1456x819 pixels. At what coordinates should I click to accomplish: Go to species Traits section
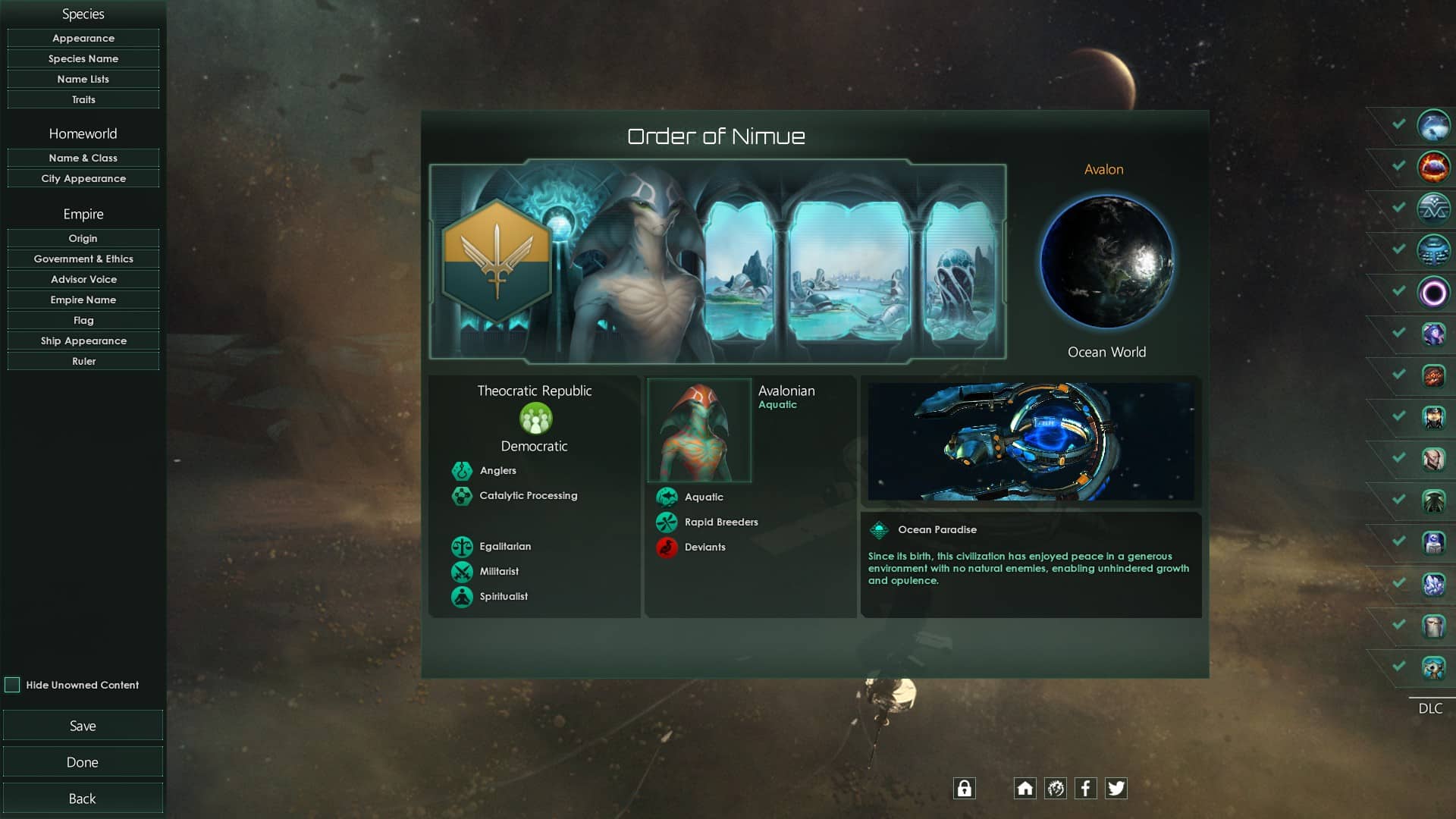coord(83,99)
